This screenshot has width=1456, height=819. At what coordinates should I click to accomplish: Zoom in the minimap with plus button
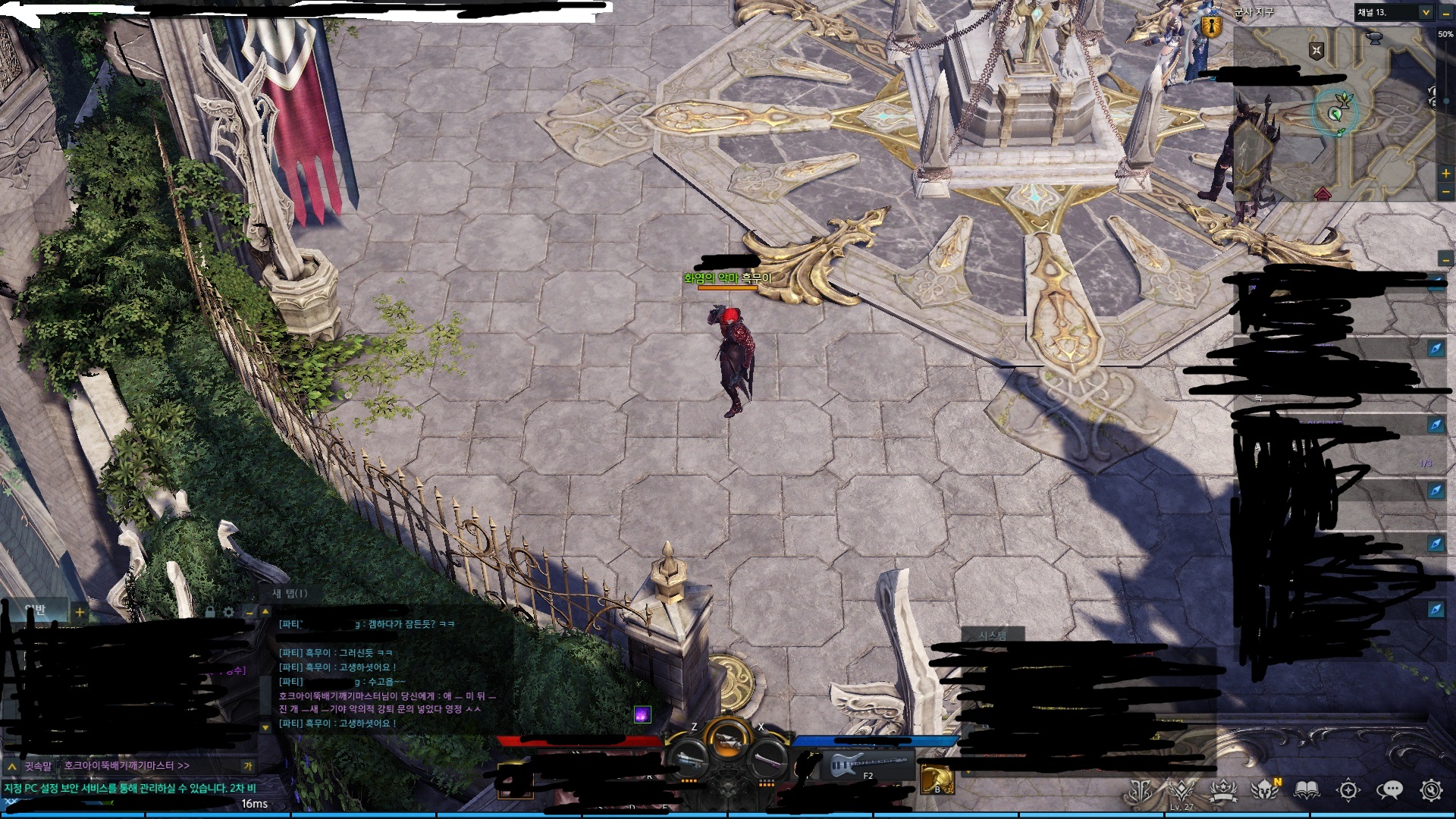tap(1446, 174)
